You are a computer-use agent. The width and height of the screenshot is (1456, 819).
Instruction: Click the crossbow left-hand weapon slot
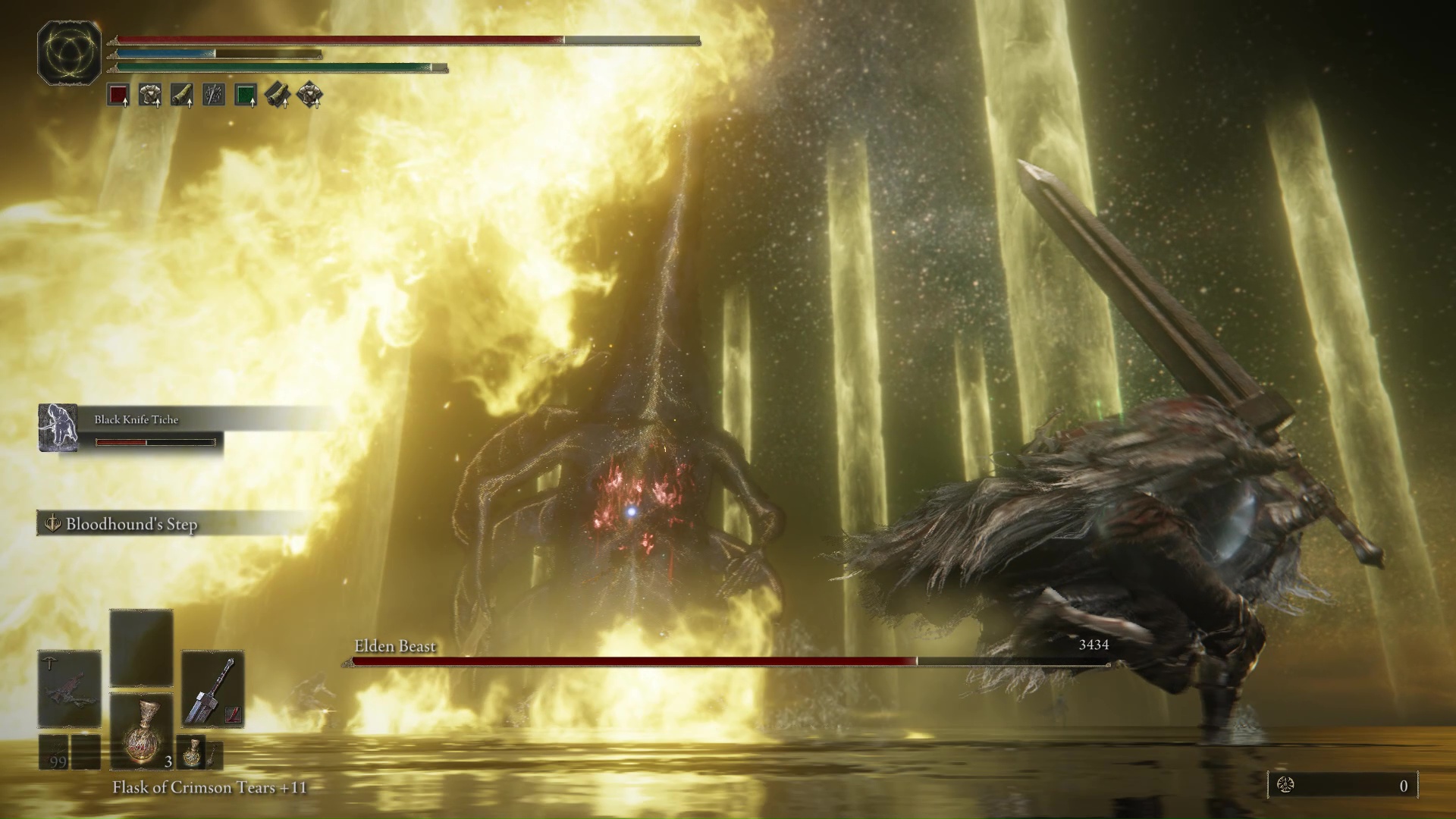tap(69, 689)
